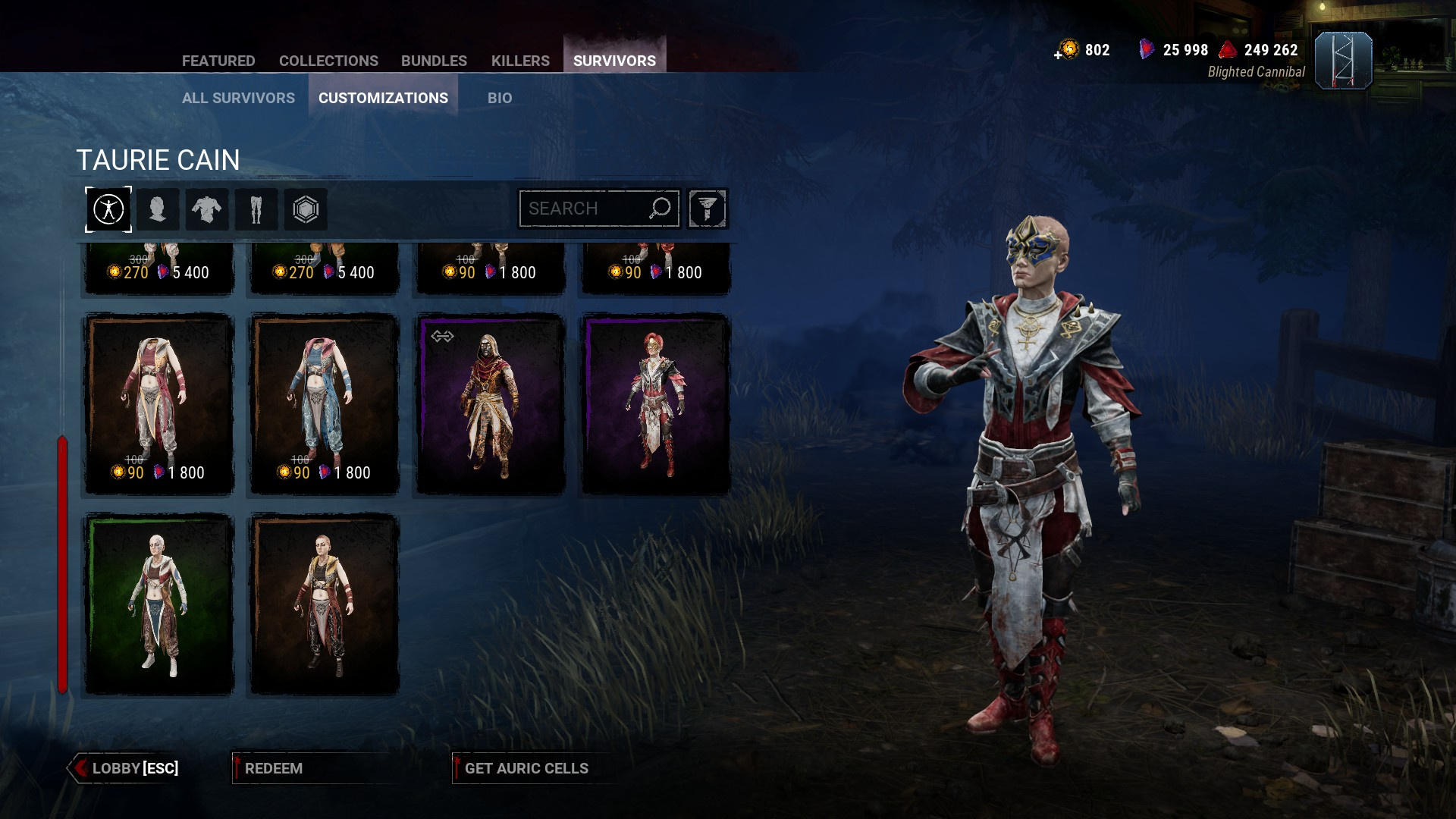Select the Killers tab
Screen dimensions: 1456x819
(520, 61)
